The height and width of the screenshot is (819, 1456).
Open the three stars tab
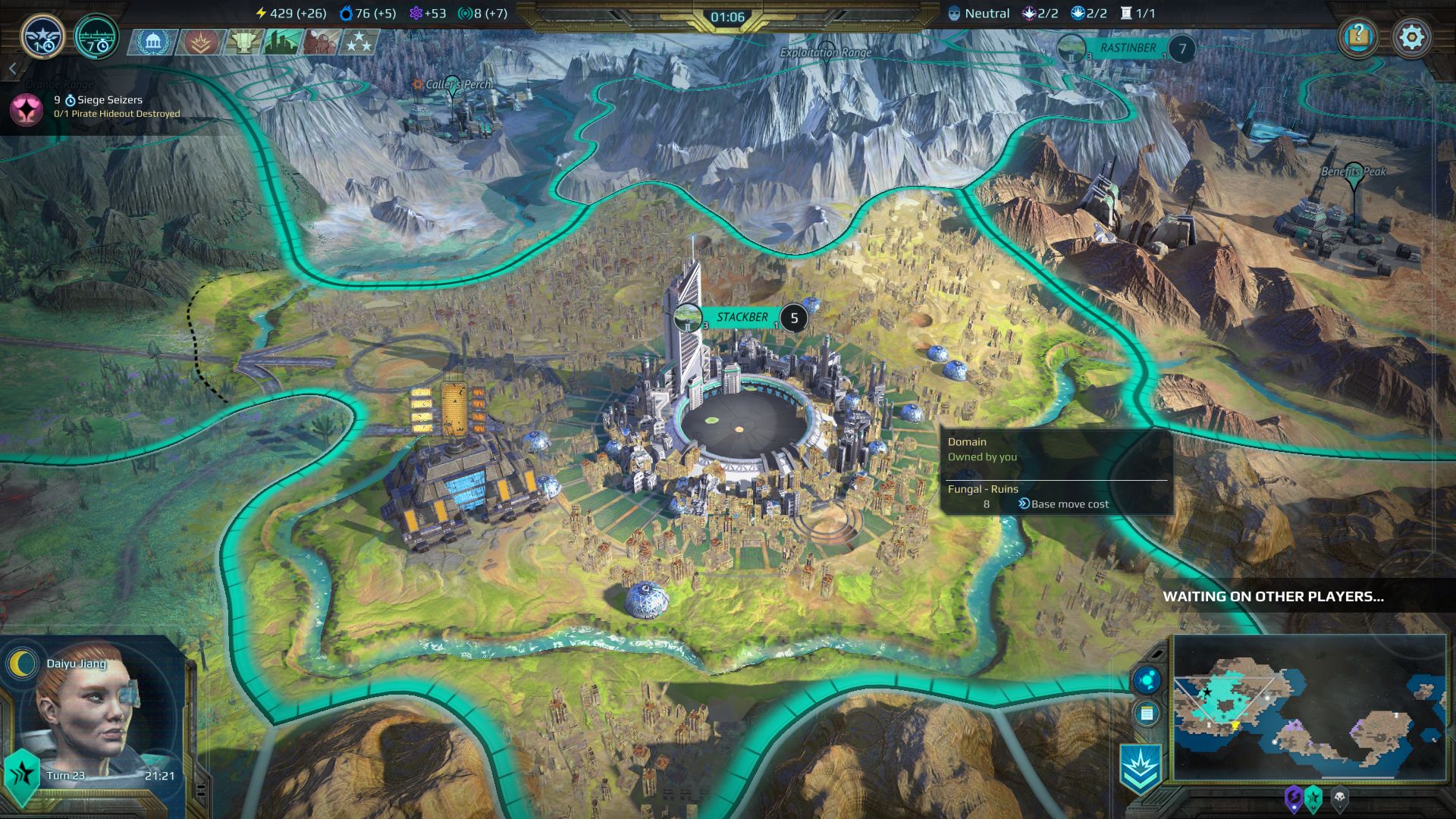[x=359, y=42]
